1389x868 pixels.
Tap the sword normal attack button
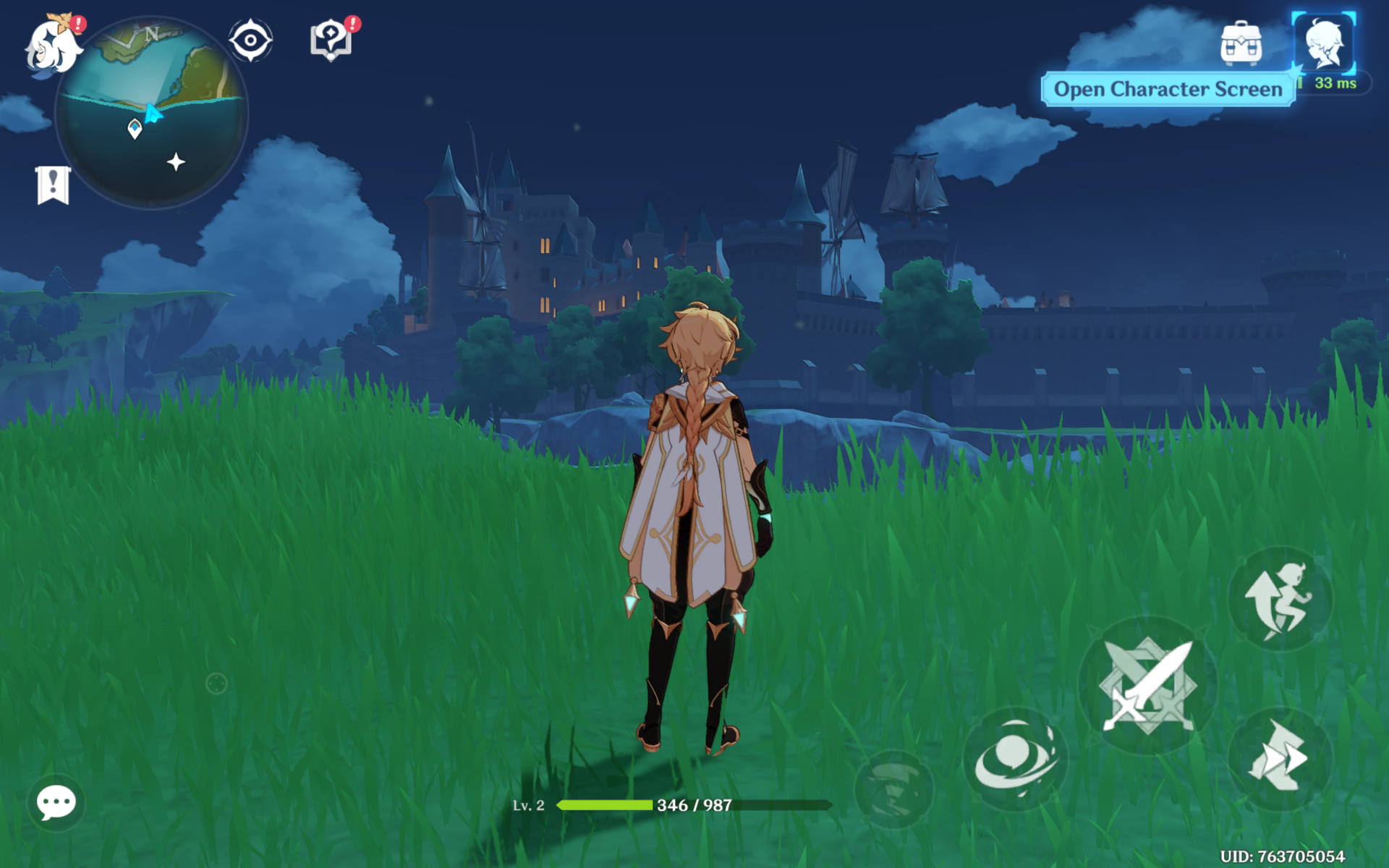pyautogui.click(x=1147, y=685)
